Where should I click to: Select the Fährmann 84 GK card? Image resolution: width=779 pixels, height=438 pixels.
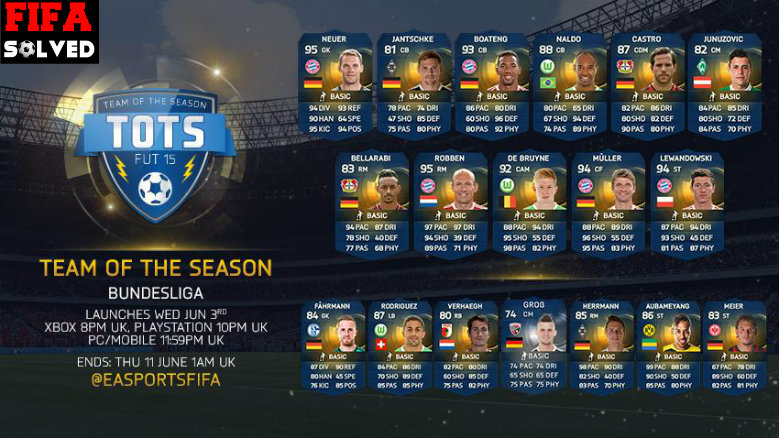pyautogui.click(x=333, y=347)
